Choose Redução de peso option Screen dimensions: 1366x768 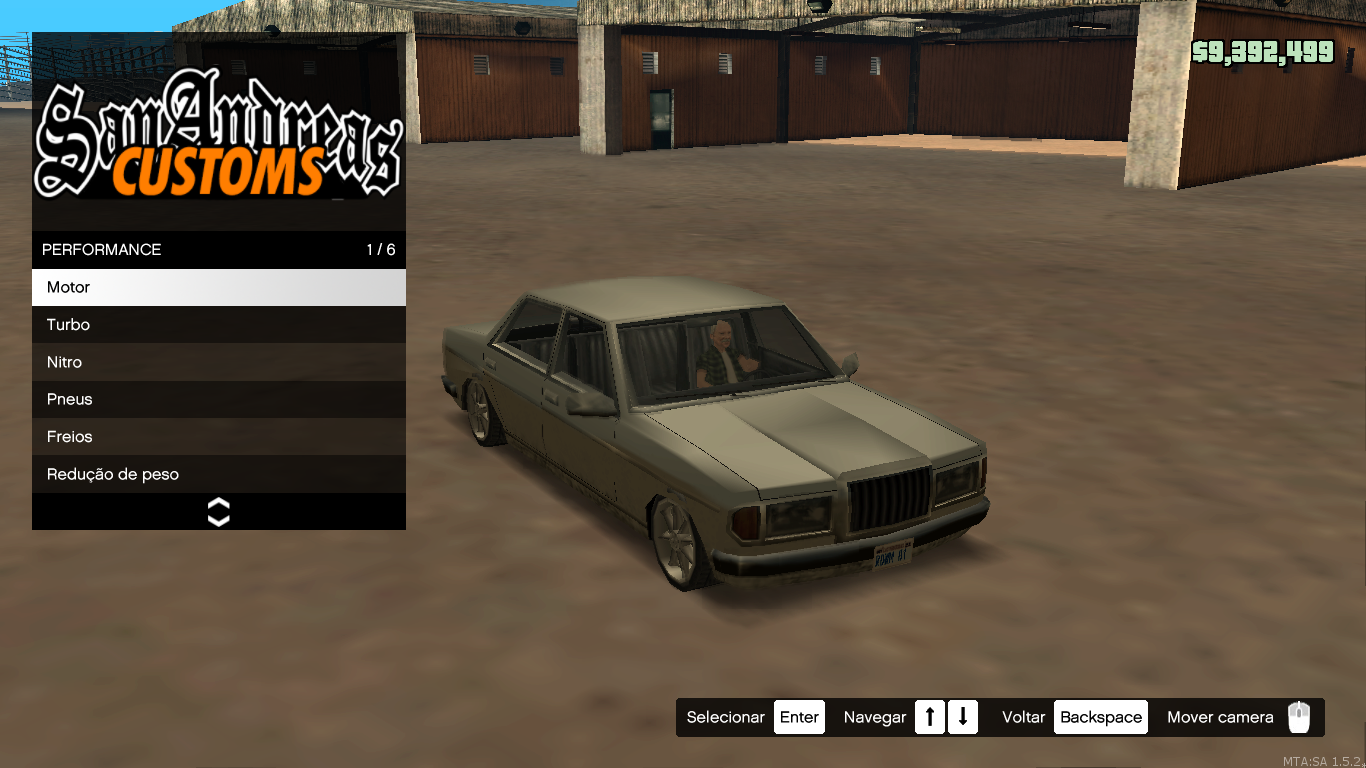point(218,474)
